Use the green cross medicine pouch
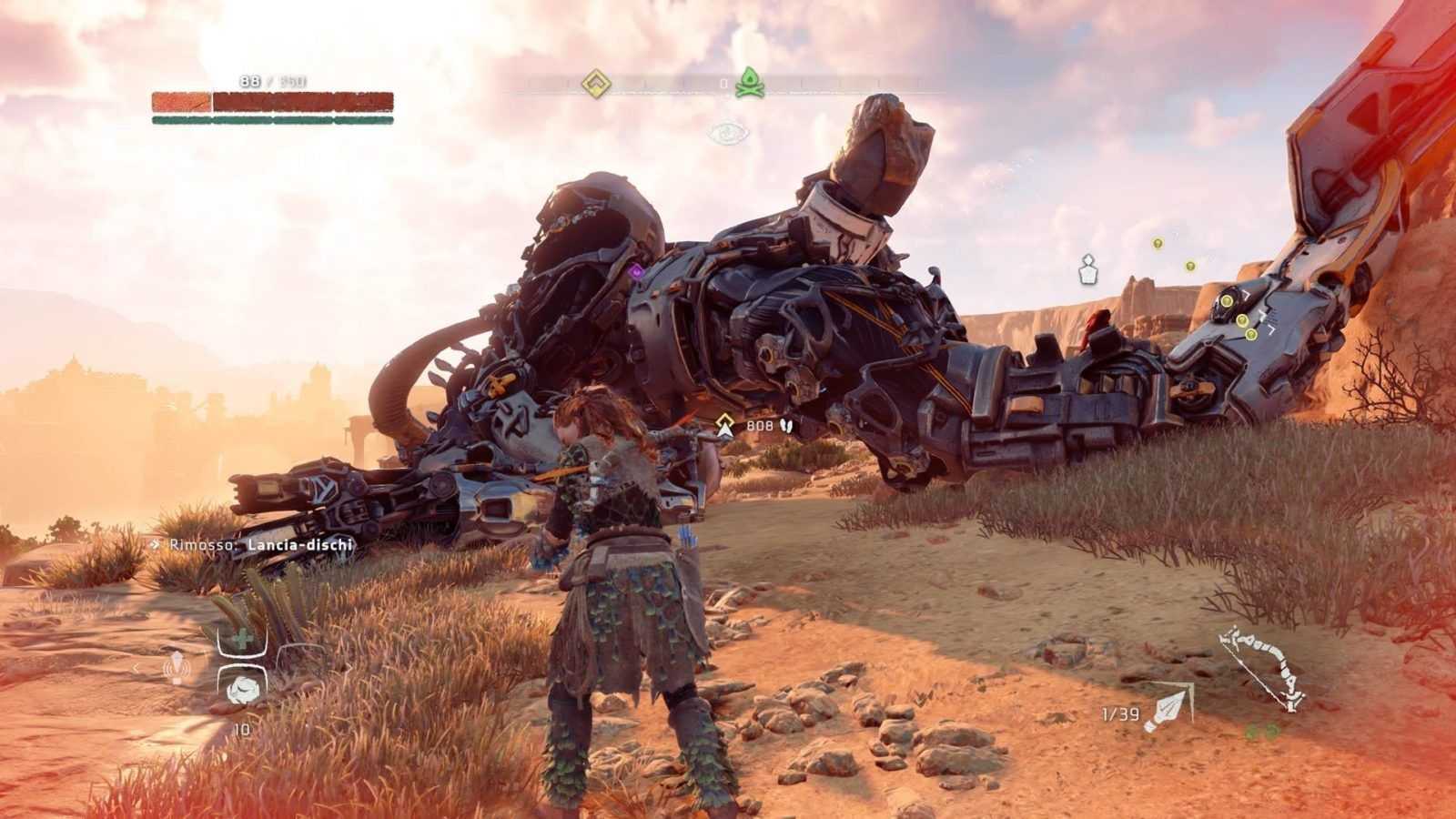This screenshot has height=819, width=1456. pyautogui.click(x=242, y=641)
